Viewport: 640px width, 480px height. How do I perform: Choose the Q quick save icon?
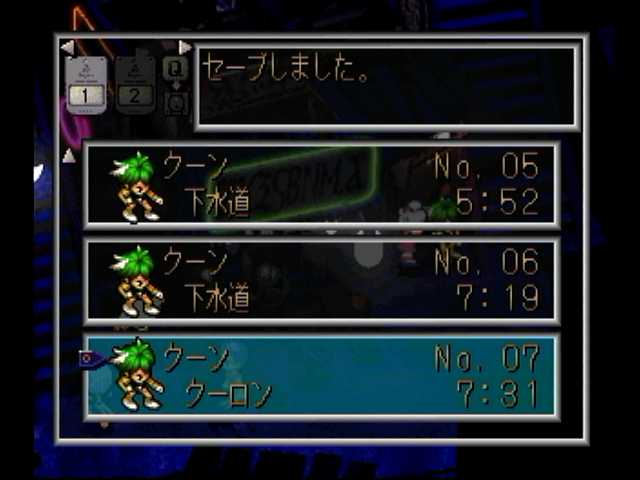point(175,69)
